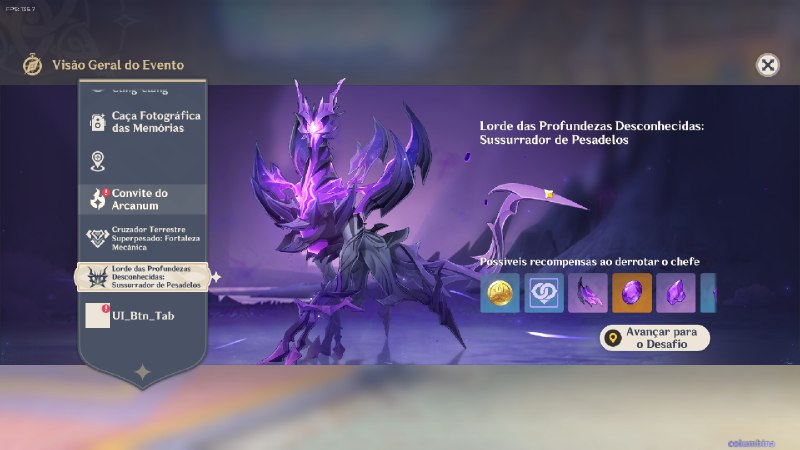
Task: Choose Cruzador Terrestre Superpesado: Fortaleza Mecânica
Action: point(140,237)
